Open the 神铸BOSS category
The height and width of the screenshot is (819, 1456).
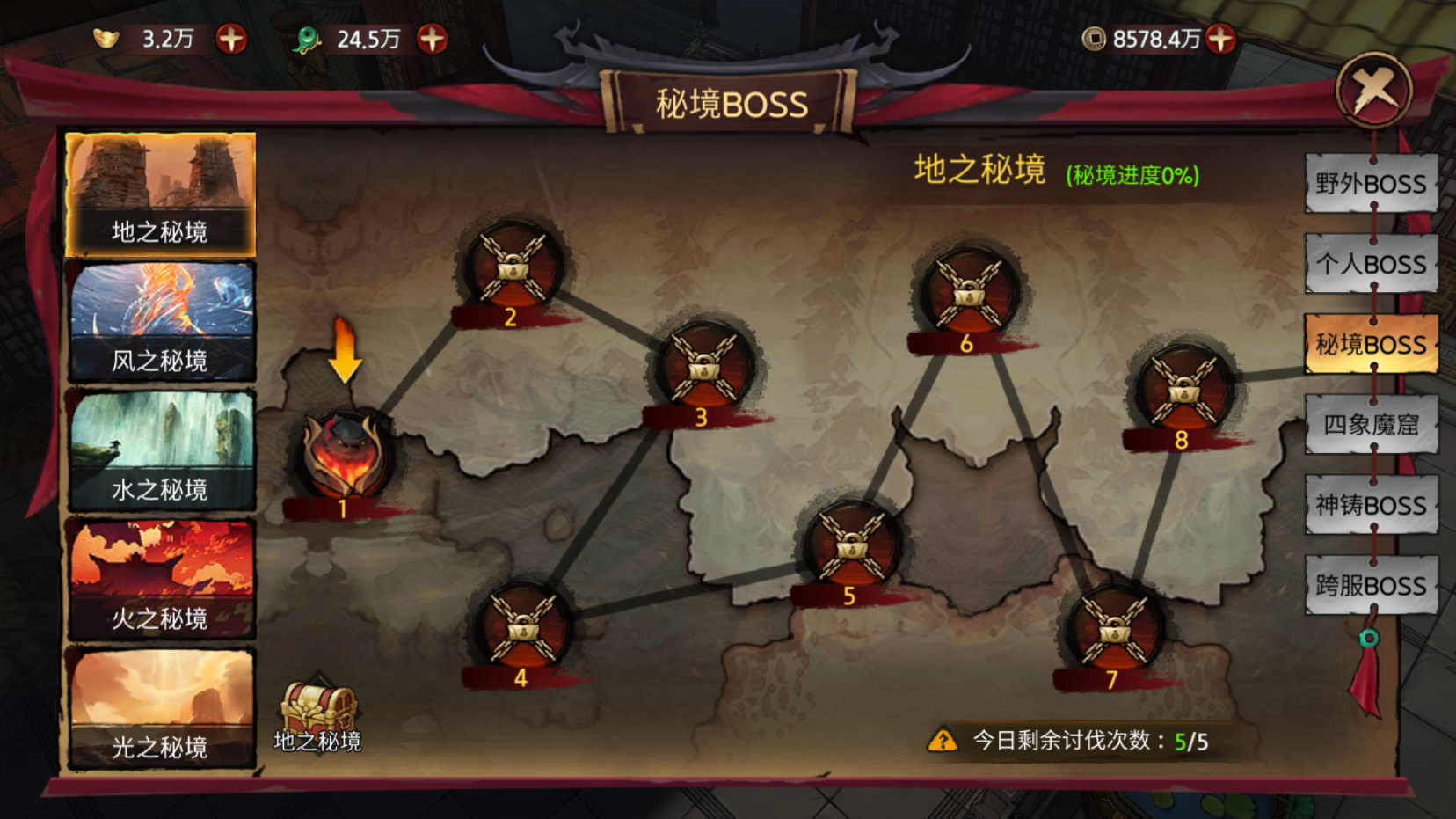coord(1371,505)
